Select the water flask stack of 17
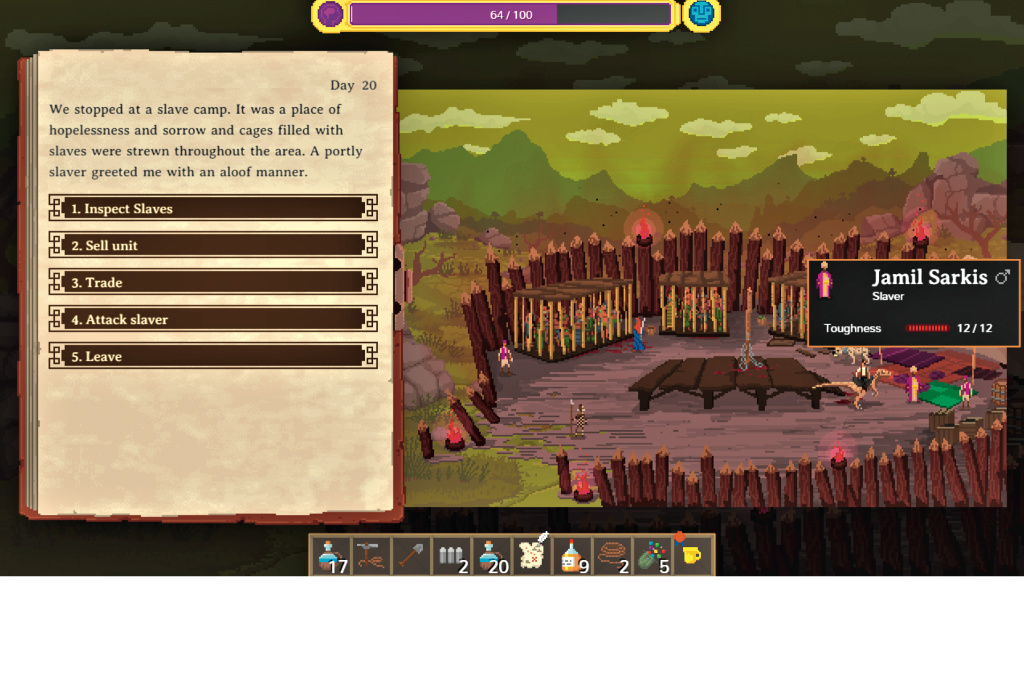The width and height of the screenshot is (1024, 687). (330, 555)
